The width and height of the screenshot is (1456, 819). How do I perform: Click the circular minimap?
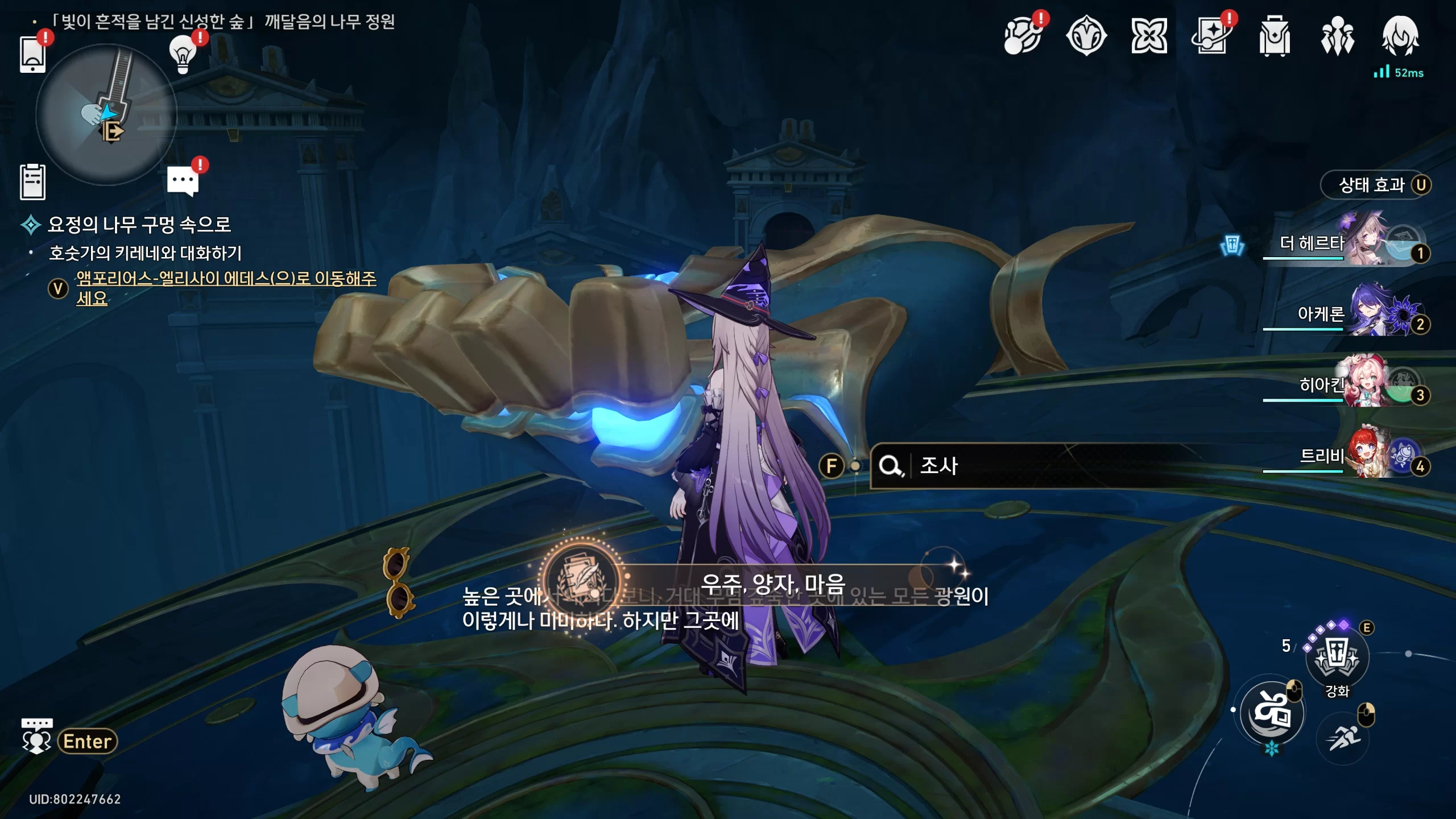click(106, 115)
